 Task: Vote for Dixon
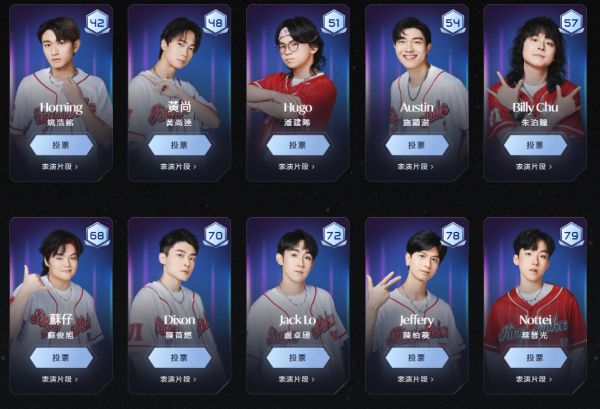click(x=180, y=357)
